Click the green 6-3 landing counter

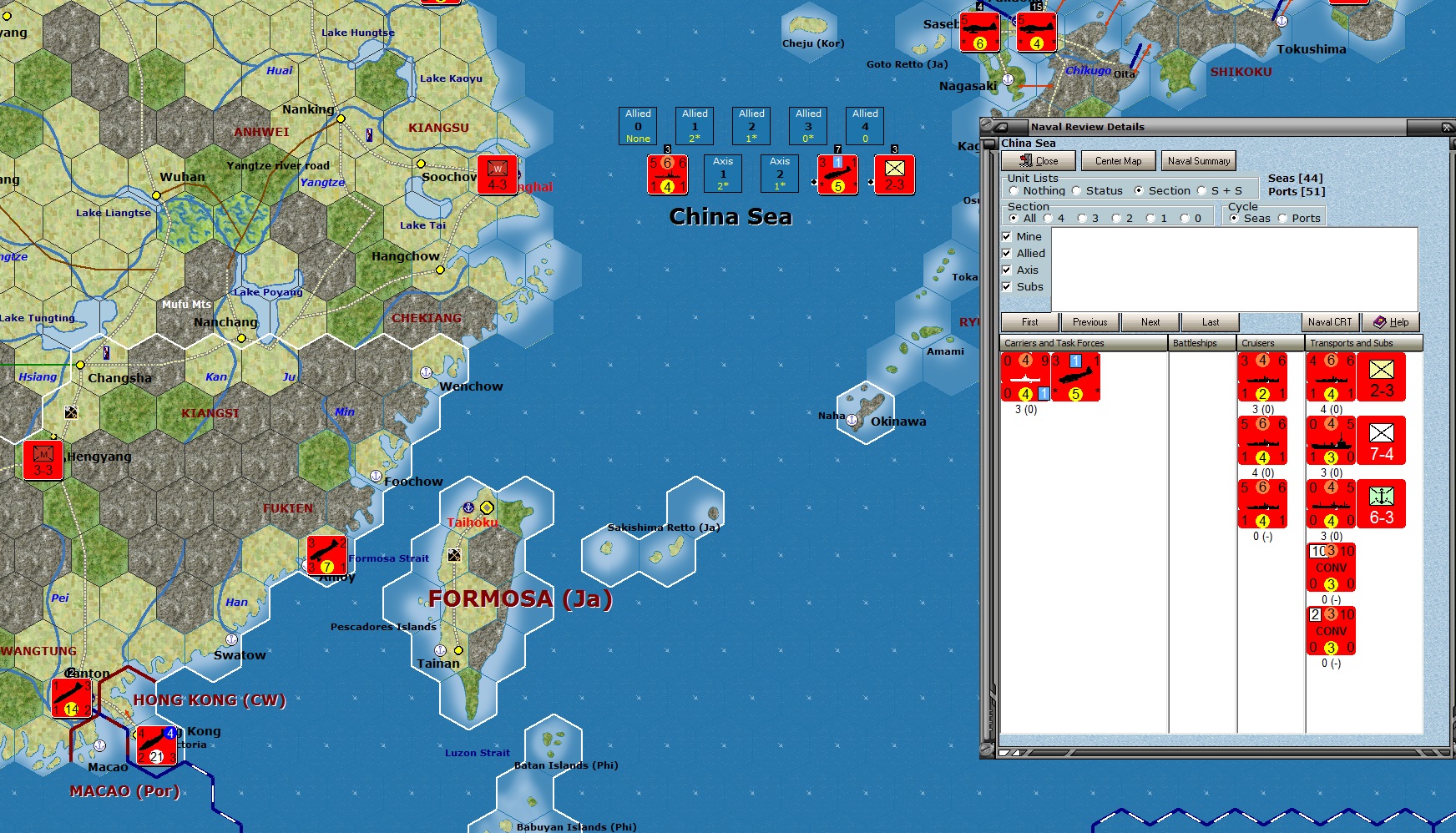click(x=1382, y=503)
